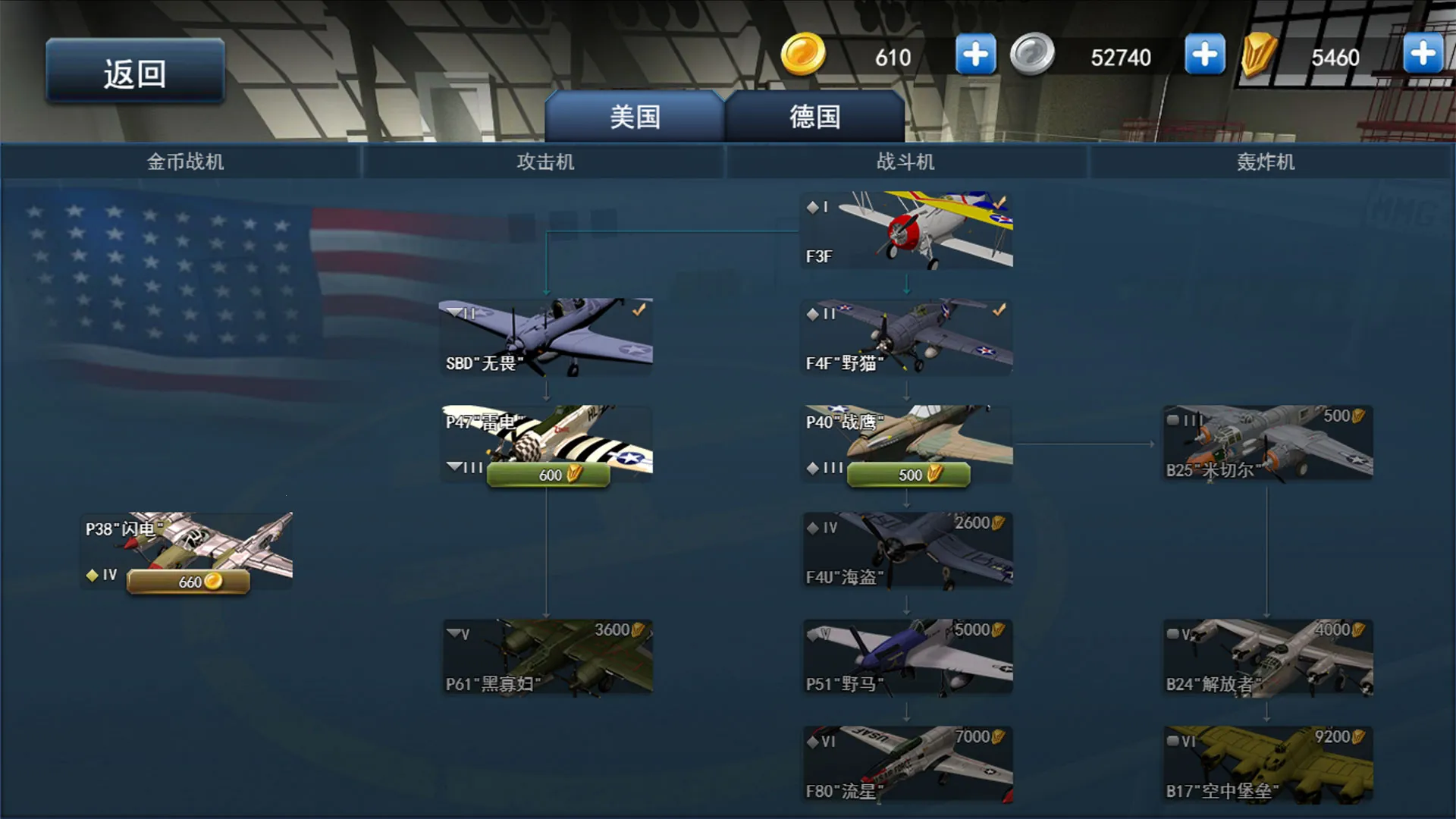
Task: Open the B17 "空中堡垒" bomber card
Action: 1266,764
